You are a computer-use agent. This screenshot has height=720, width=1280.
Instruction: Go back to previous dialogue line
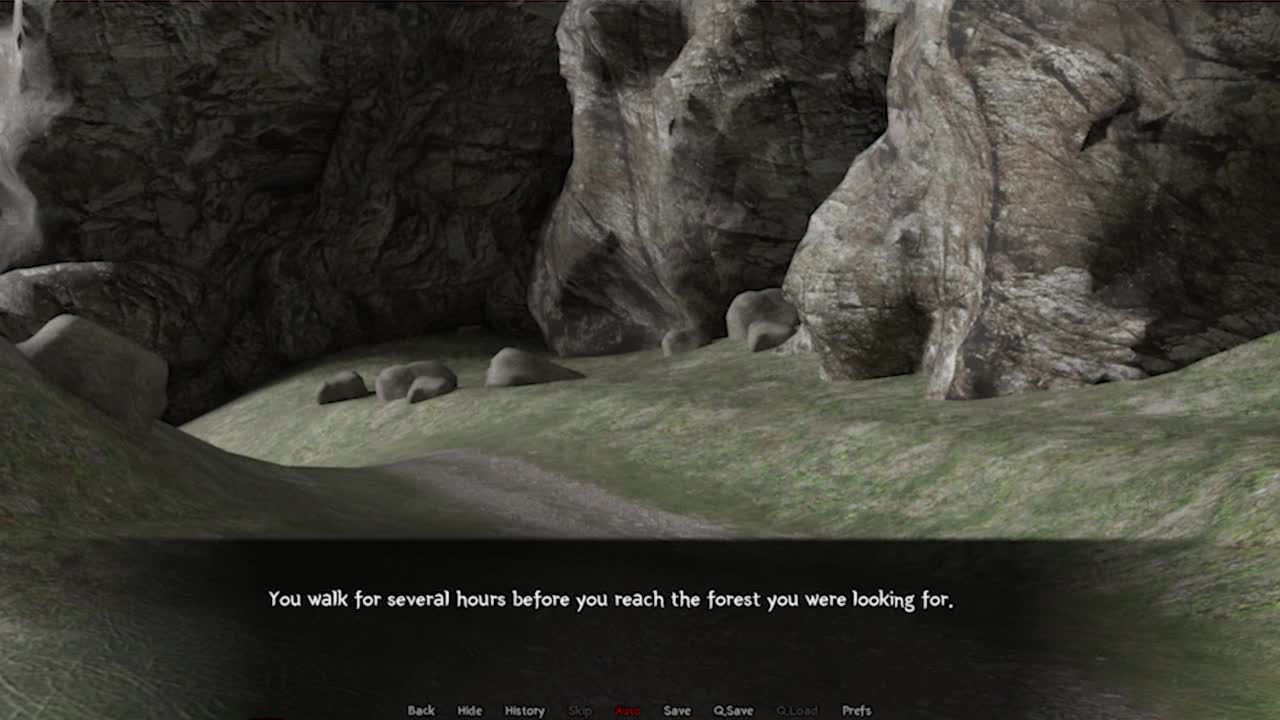(x=421, y=710)
